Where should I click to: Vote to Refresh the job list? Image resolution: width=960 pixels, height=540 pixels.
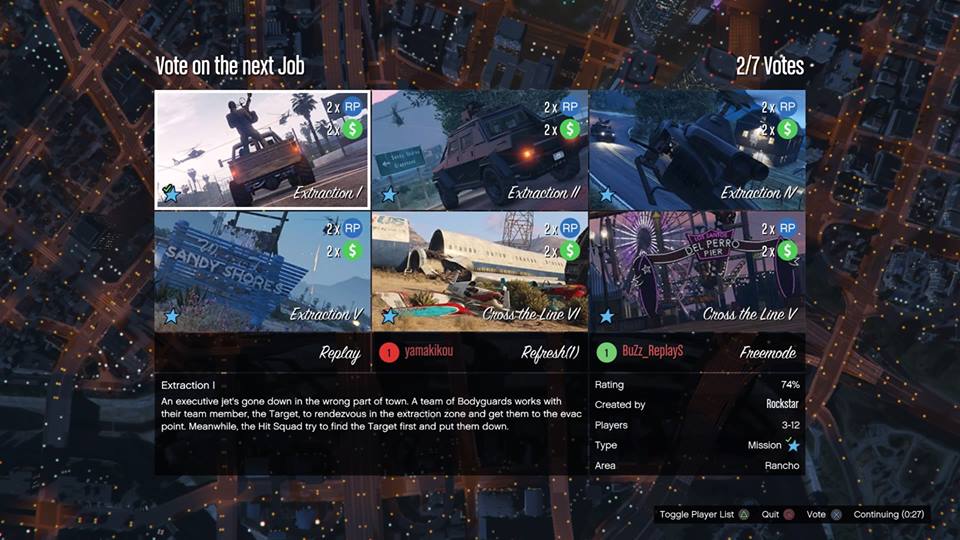479,352
